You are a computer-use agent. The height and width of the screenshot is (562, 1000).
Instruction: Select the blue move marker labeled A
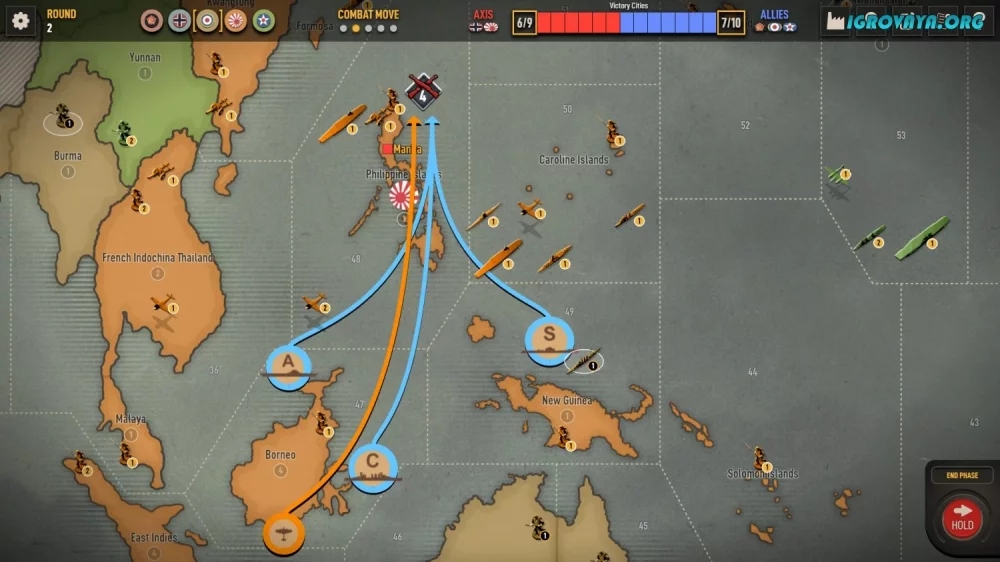coord(288,366)
